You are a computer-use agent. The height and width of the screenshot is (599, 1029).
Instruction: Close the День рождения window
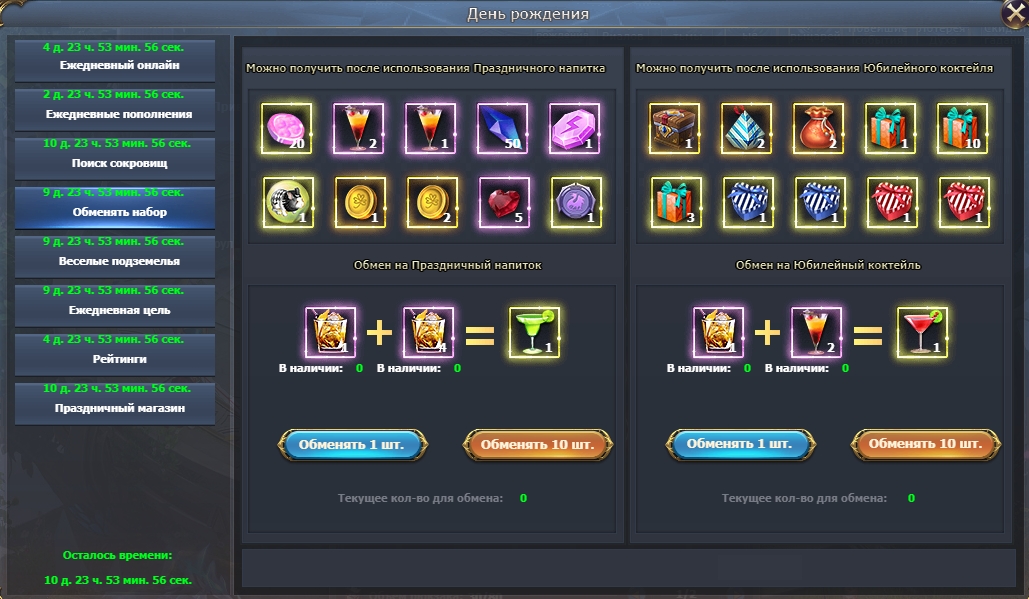[x=1013, y=13]
